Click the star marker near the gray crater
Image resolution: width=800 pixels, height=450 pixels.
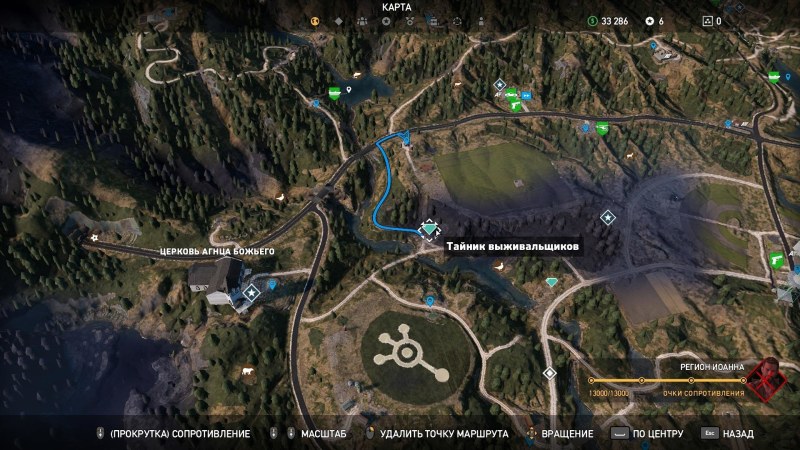click(x=607, y=217)
